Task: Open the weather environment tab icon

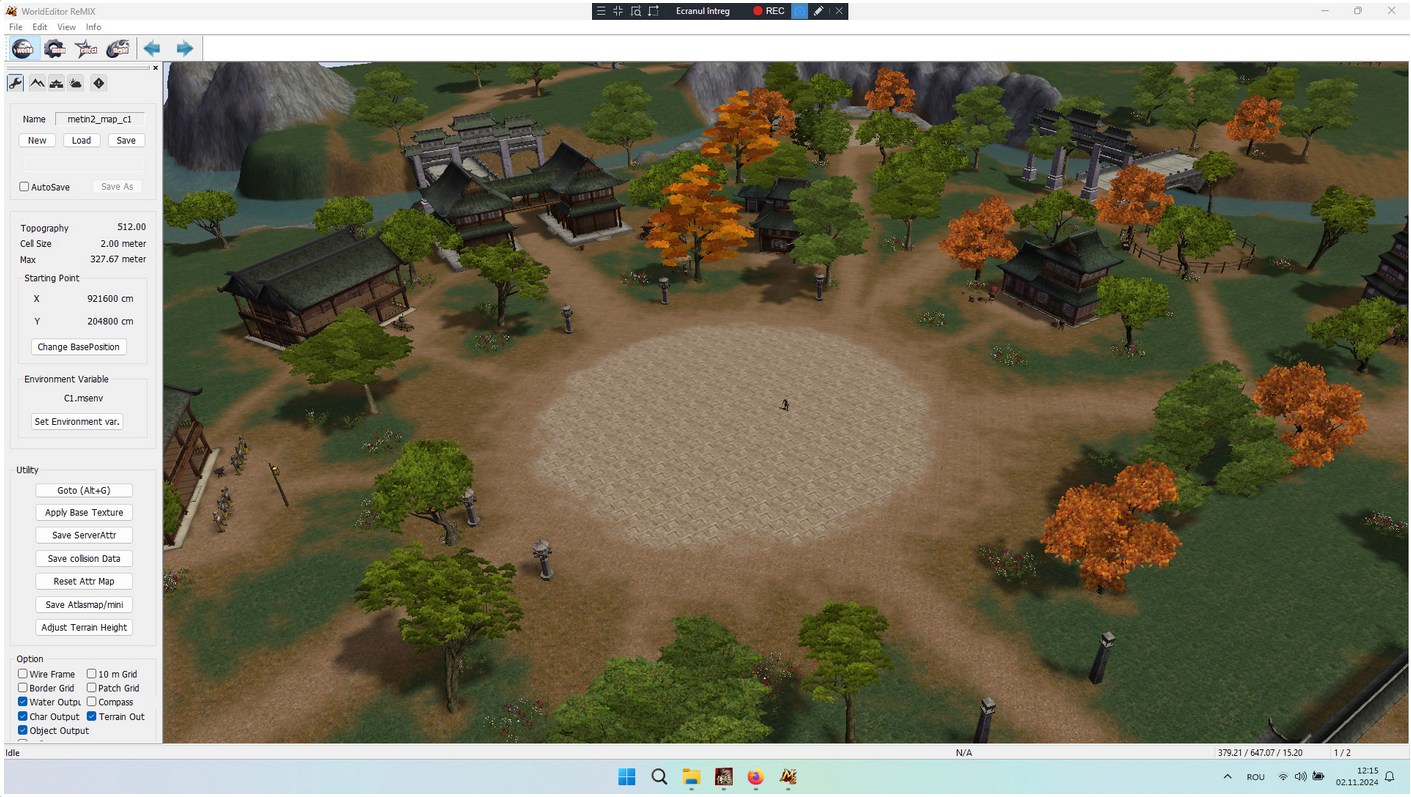Action: pos(76,83)
